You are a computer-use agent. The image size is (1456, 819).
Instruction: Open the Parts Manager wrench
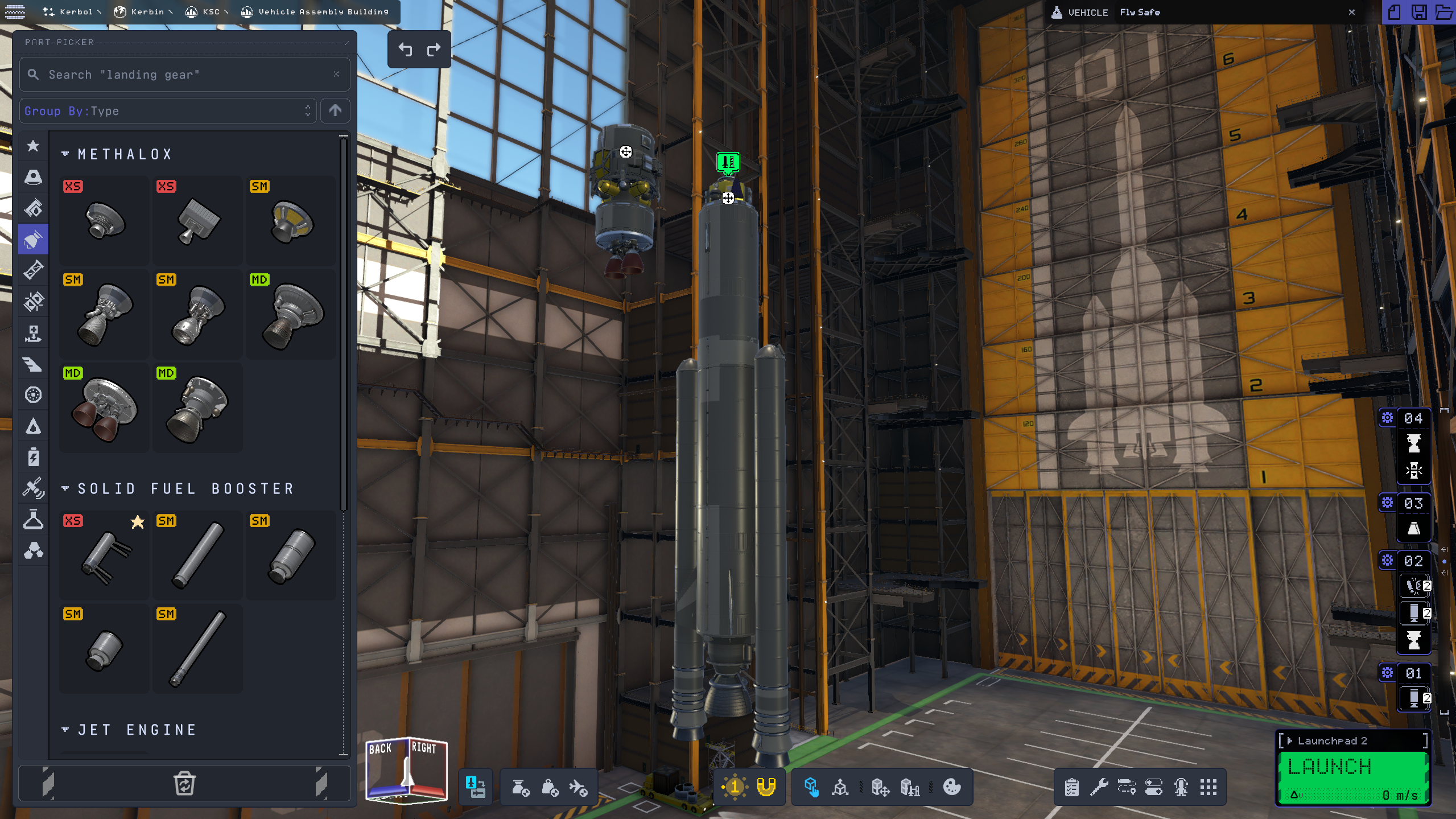click(x=1099, y=788)
